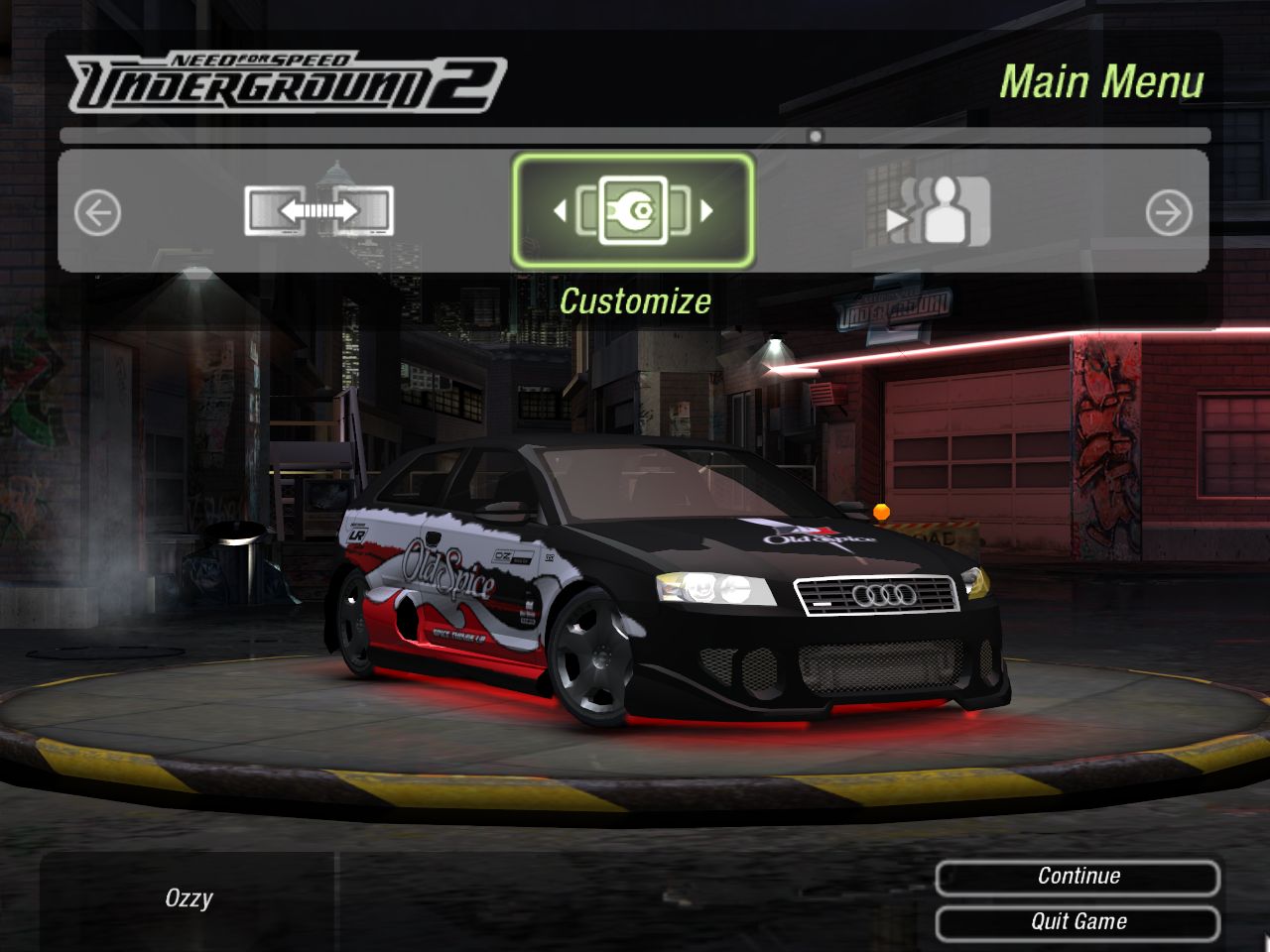Advance menu with right circled arrow
1270x952 pixels.
coord(1169,212)
